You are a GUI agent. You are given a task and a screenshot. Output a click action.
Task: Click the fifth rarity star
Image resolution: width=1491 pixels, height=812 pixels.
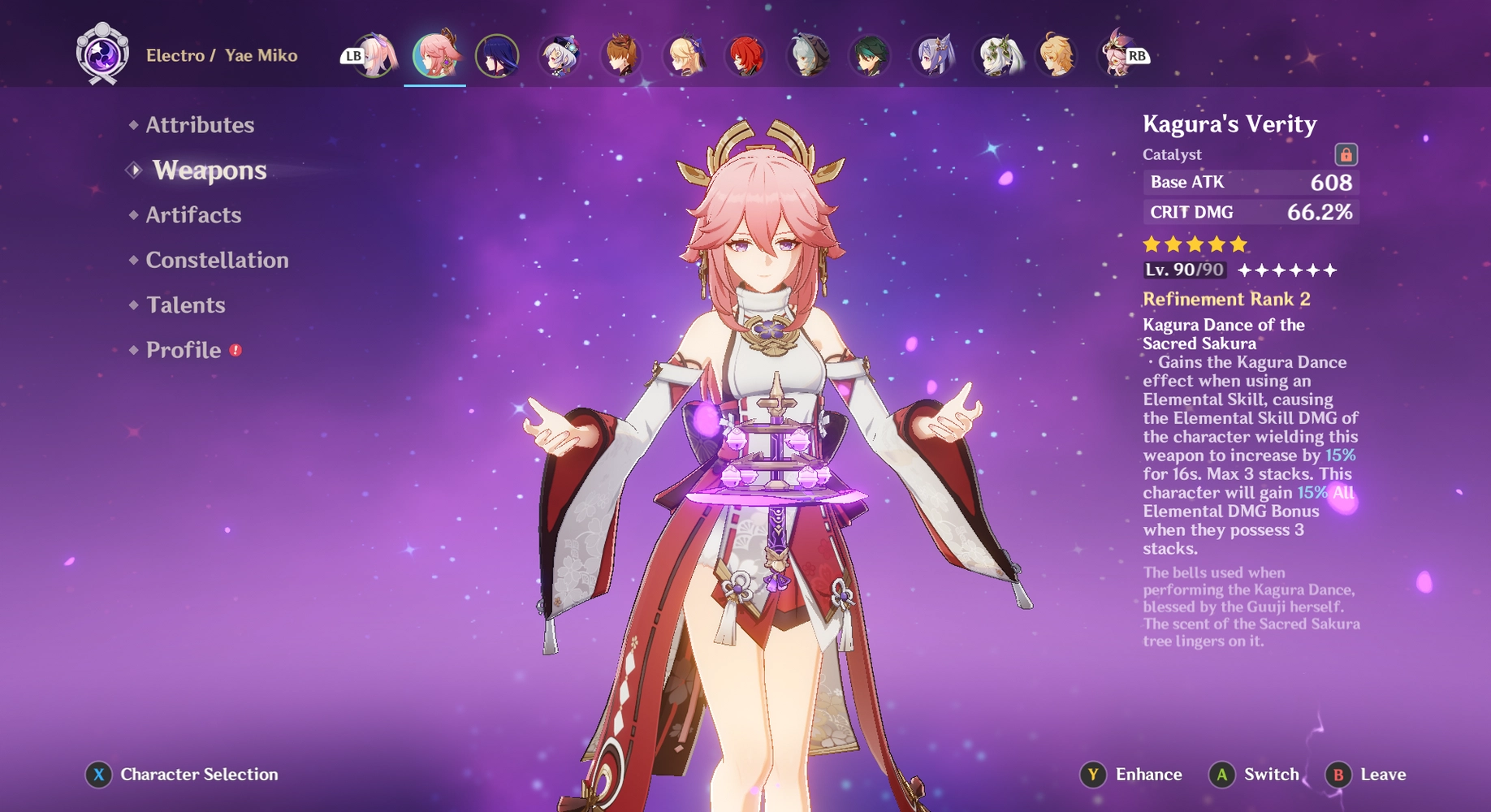coord(1238,242)
